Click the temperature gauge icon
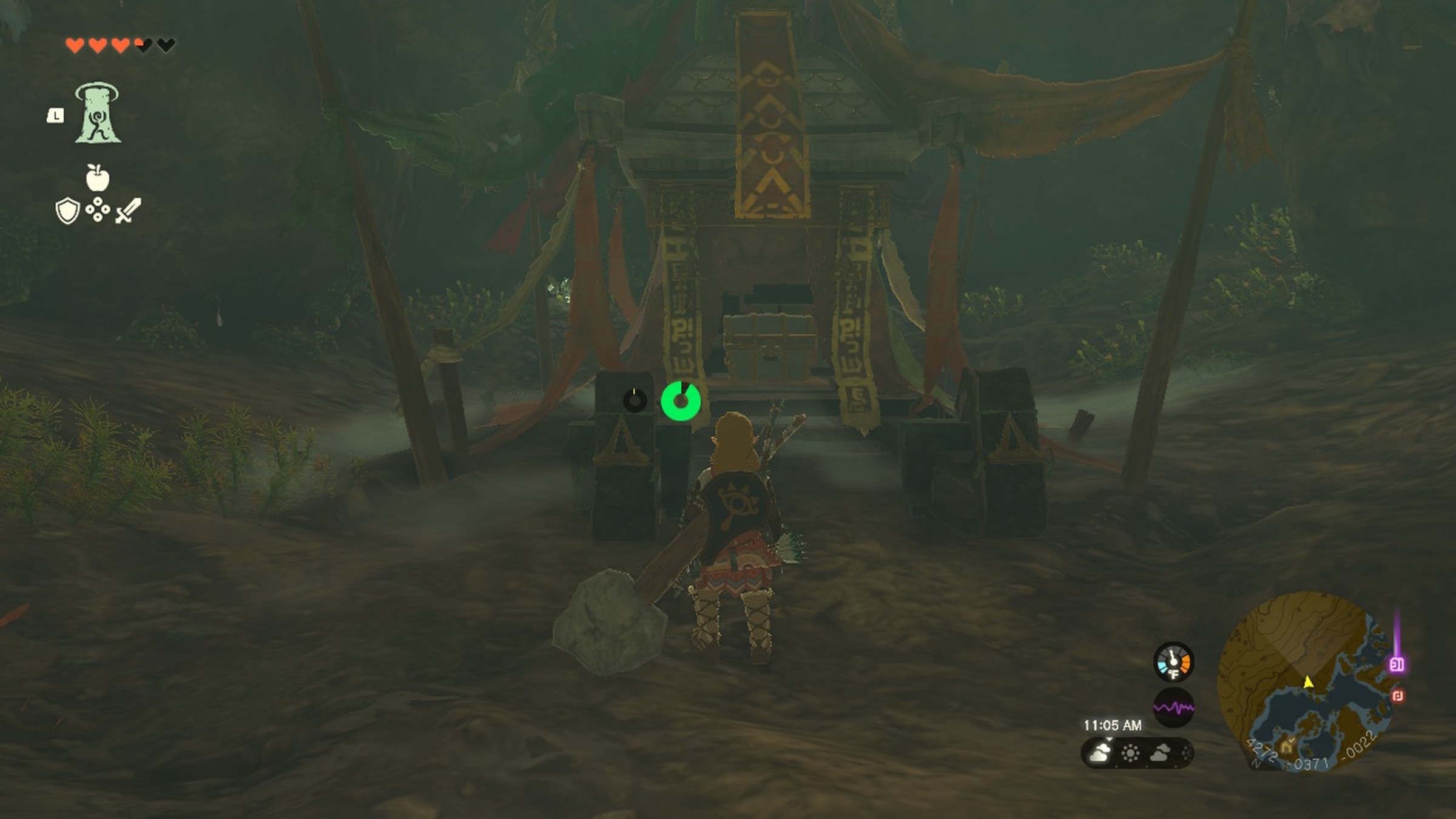Image resolution: width=1456 pixels, height=819 pixels. 1173,661
